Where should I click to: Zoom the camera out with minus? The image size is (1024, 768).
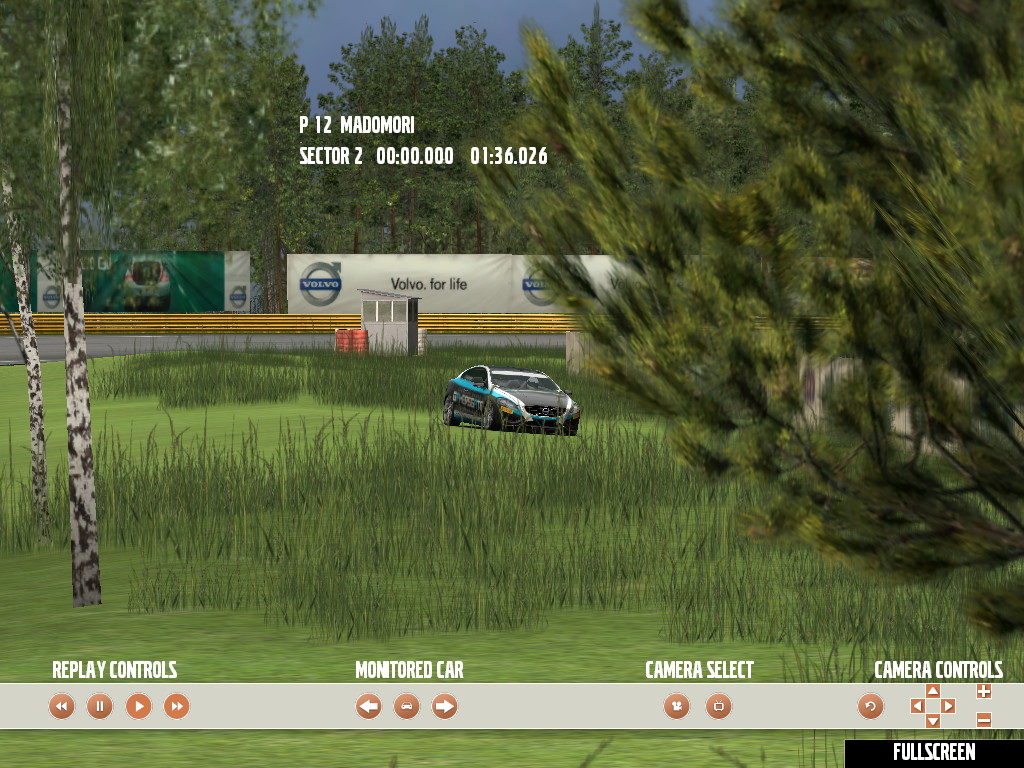click(x=984, y=720)
